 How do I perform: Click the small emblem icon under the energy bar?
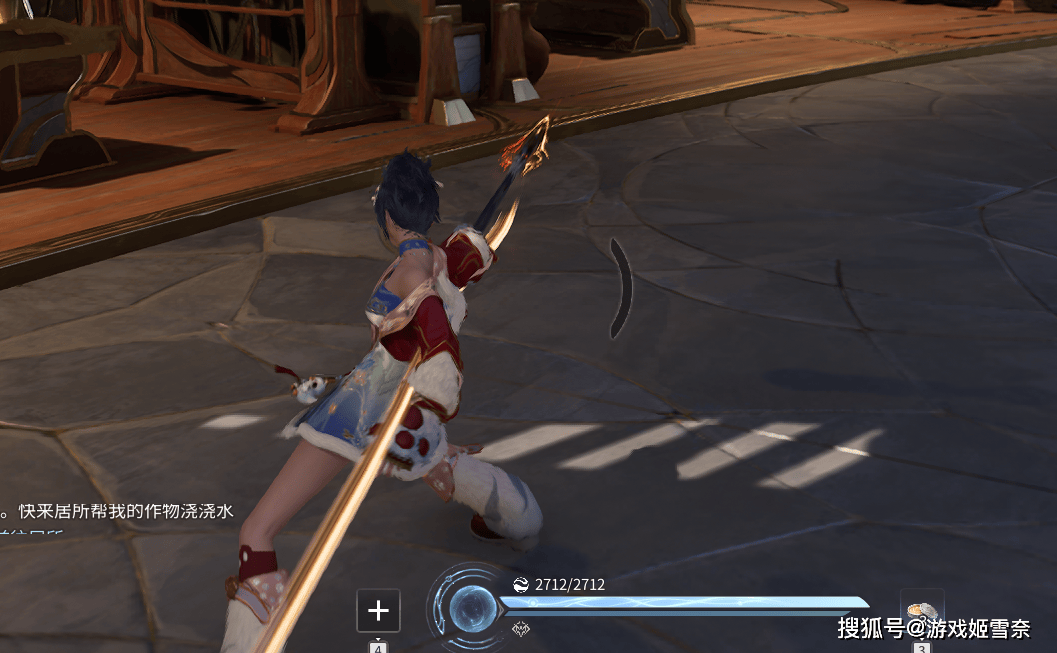point(520,629)
